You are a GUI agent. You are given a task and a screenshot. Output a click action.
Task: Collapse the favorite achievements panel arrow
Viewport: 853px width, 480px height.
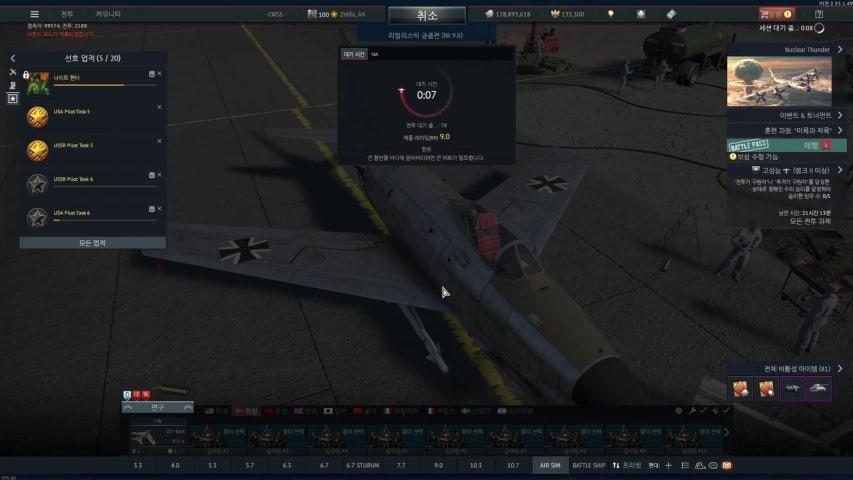click(12, 58)
